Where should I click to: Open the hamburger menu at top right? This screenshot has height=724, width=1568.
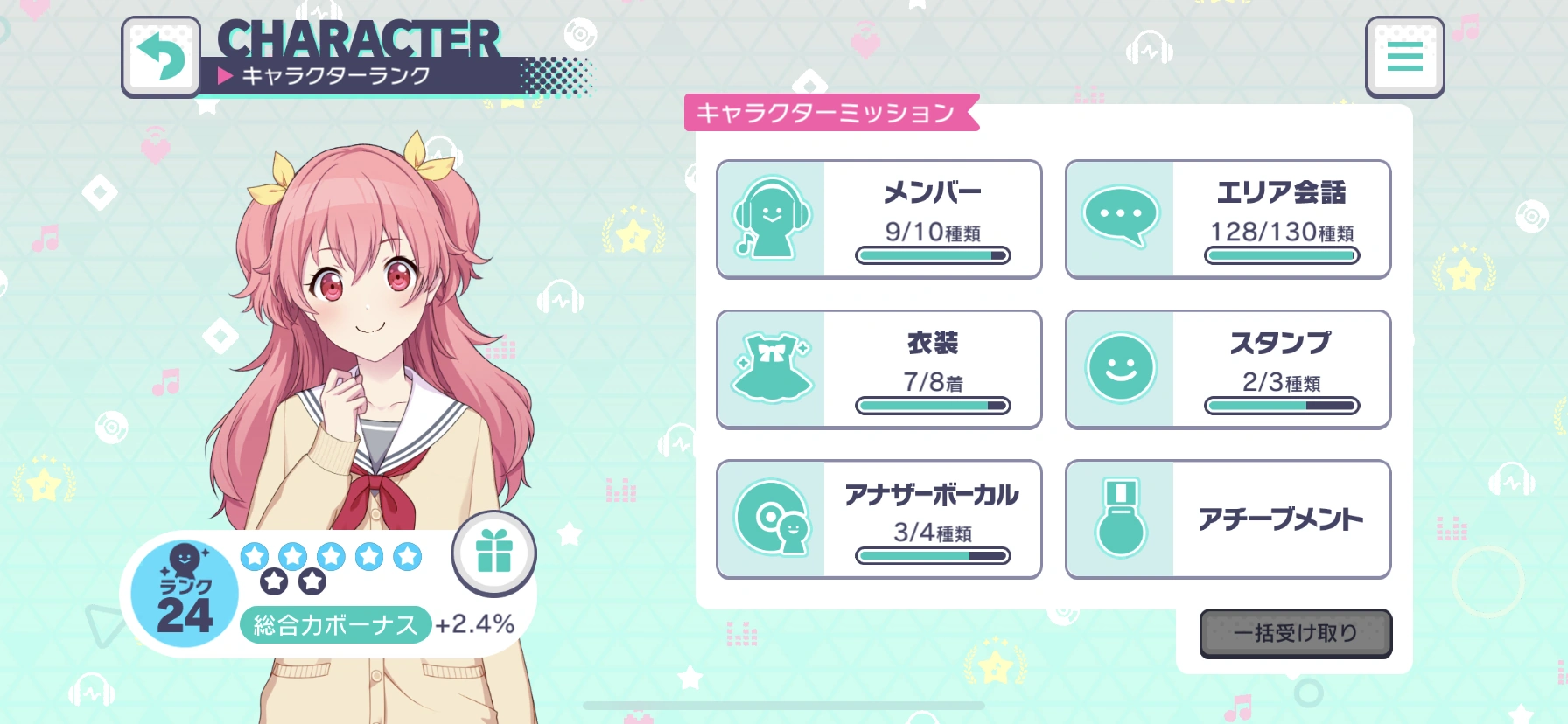coord(1404,56)
